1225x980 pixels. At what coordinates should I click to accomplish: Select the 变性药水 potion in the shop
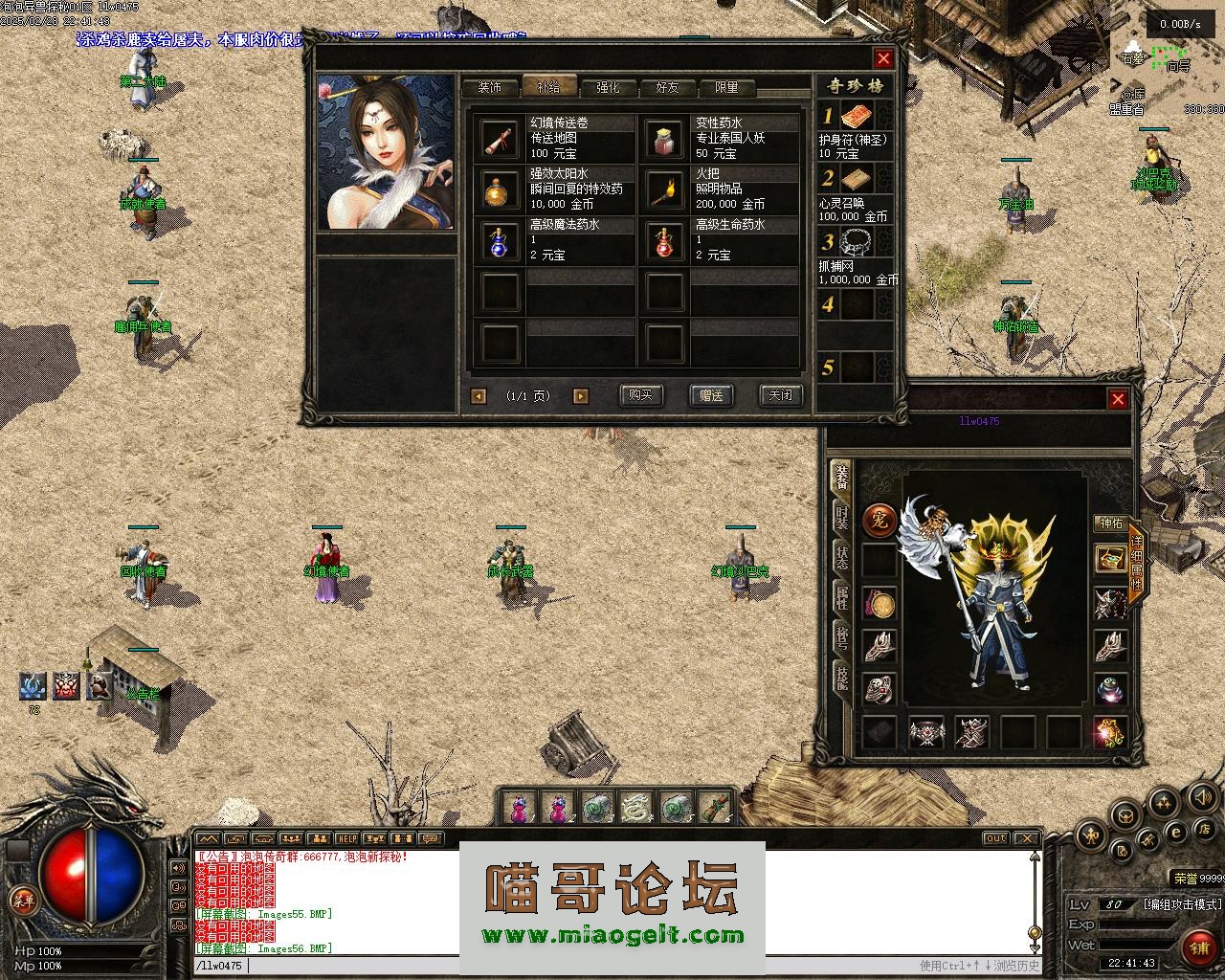point(665,139)
